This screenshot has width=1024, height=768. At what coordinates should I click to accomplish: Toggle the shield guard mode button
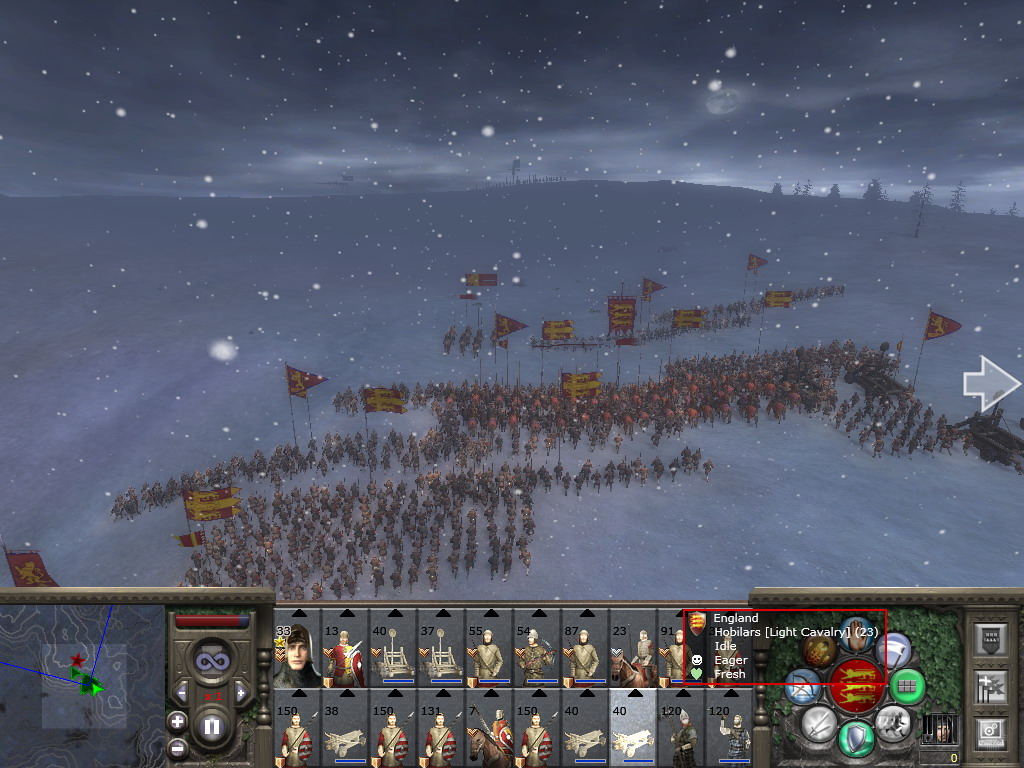click(x=856, y=738)
